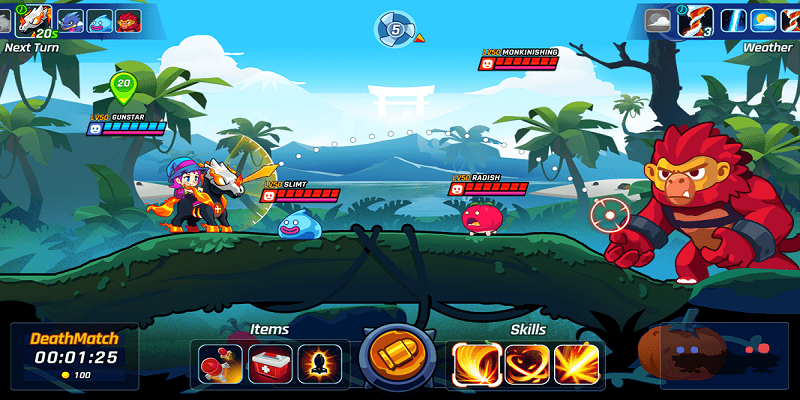Select the red monkey portrait in turn order
Image resolution: width=800 pixels, height=400 pixels.
tap(127, 20)
